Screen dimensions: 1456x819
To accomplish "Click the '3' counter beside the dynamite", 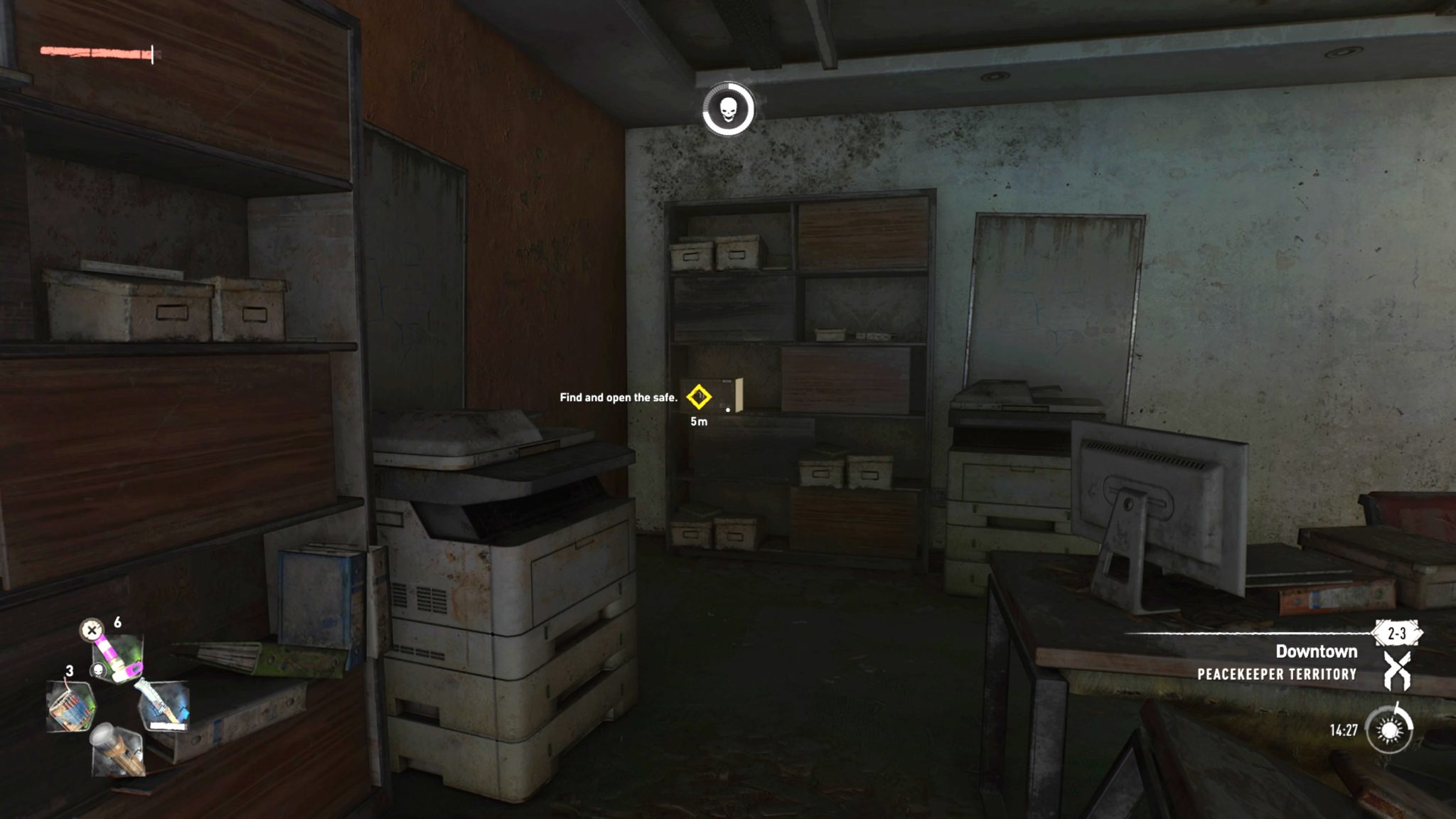I will click(x=70, y=671).
